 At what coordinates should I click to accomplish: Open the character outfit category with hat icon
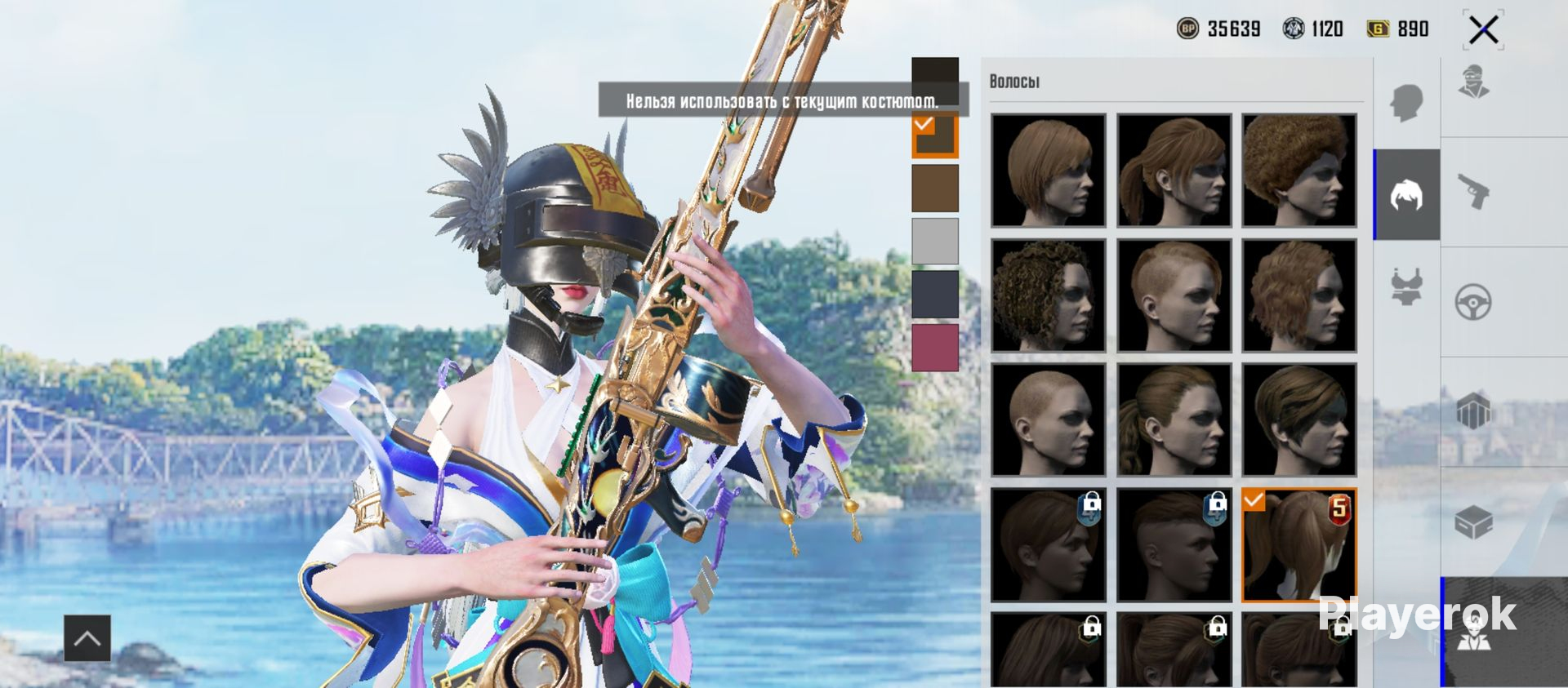point(1473,82)
